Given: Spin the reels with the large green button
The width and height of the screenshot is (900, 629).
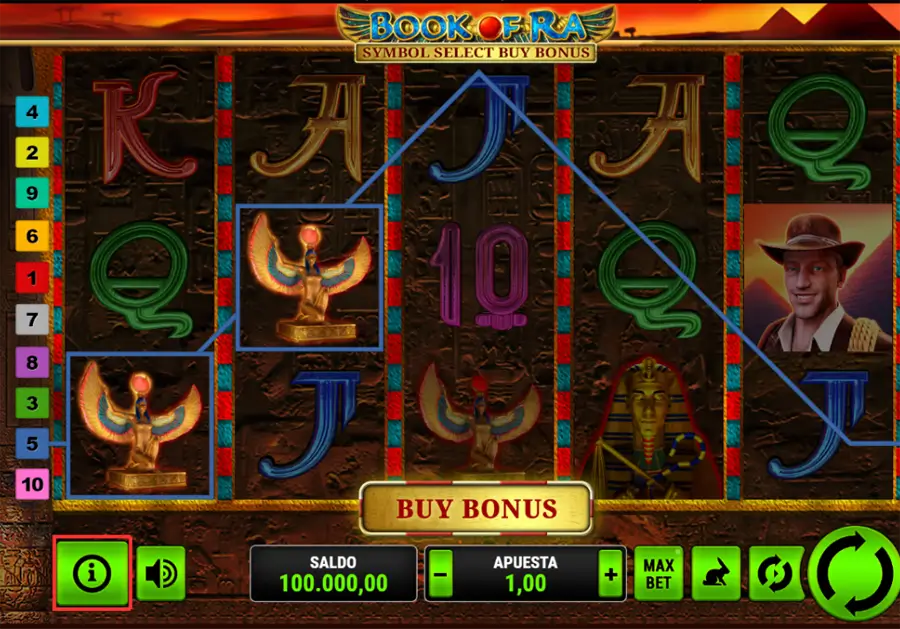Looking at the screenshot, I should click(x=851, y=575).
